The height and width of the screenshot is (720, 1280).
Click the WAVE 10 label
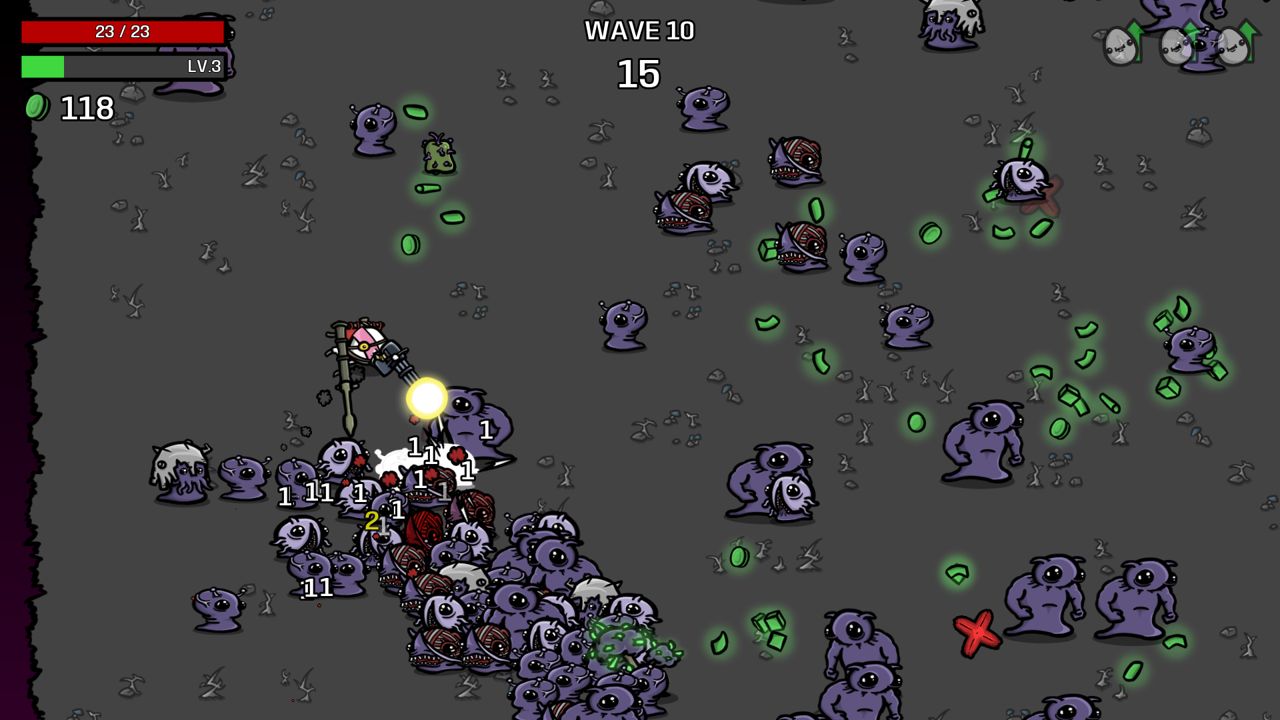pos(640,31)
